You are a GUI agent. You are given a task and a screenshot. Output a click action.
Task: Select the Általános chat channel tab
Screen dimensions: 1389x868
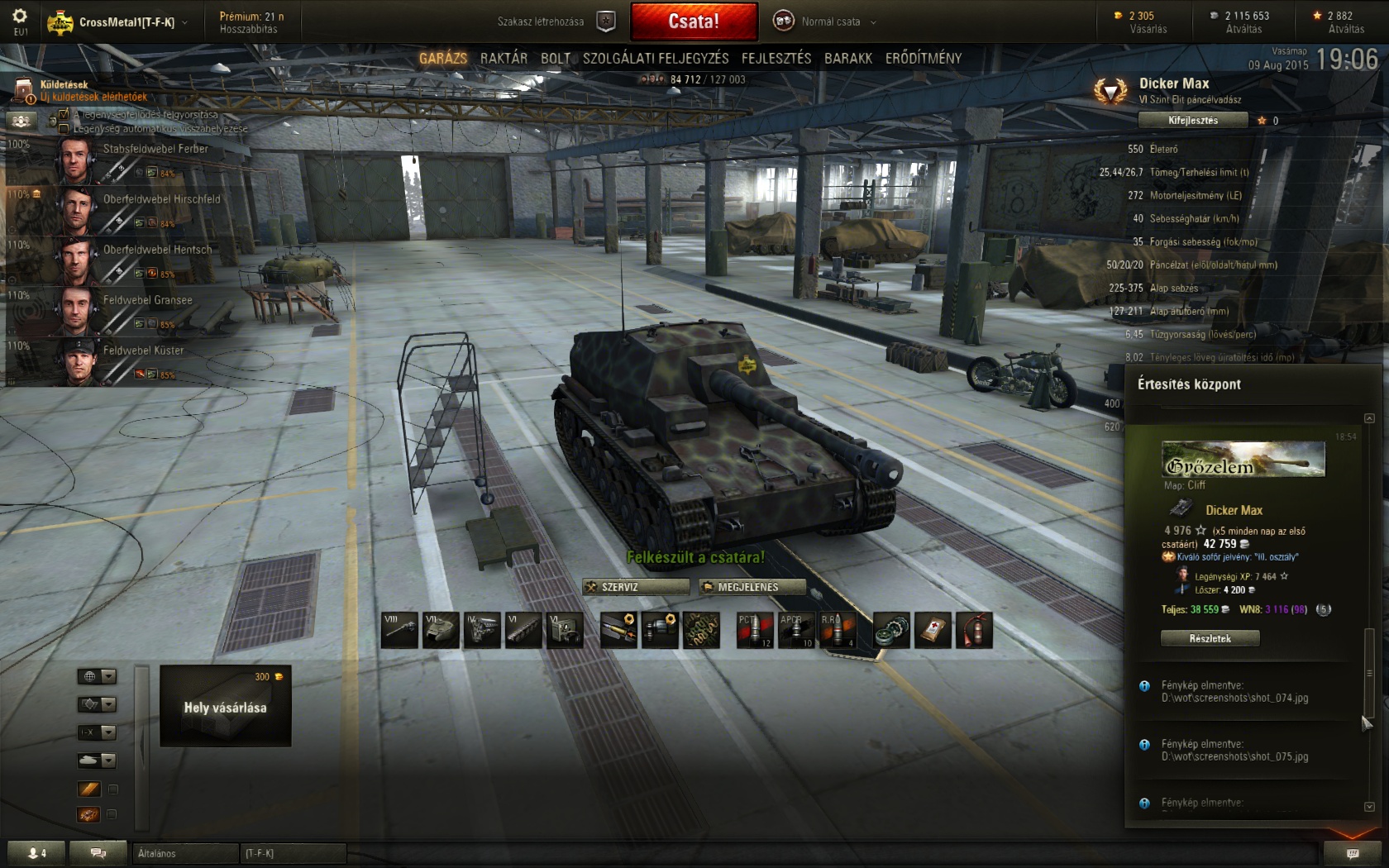click(184, 853)
